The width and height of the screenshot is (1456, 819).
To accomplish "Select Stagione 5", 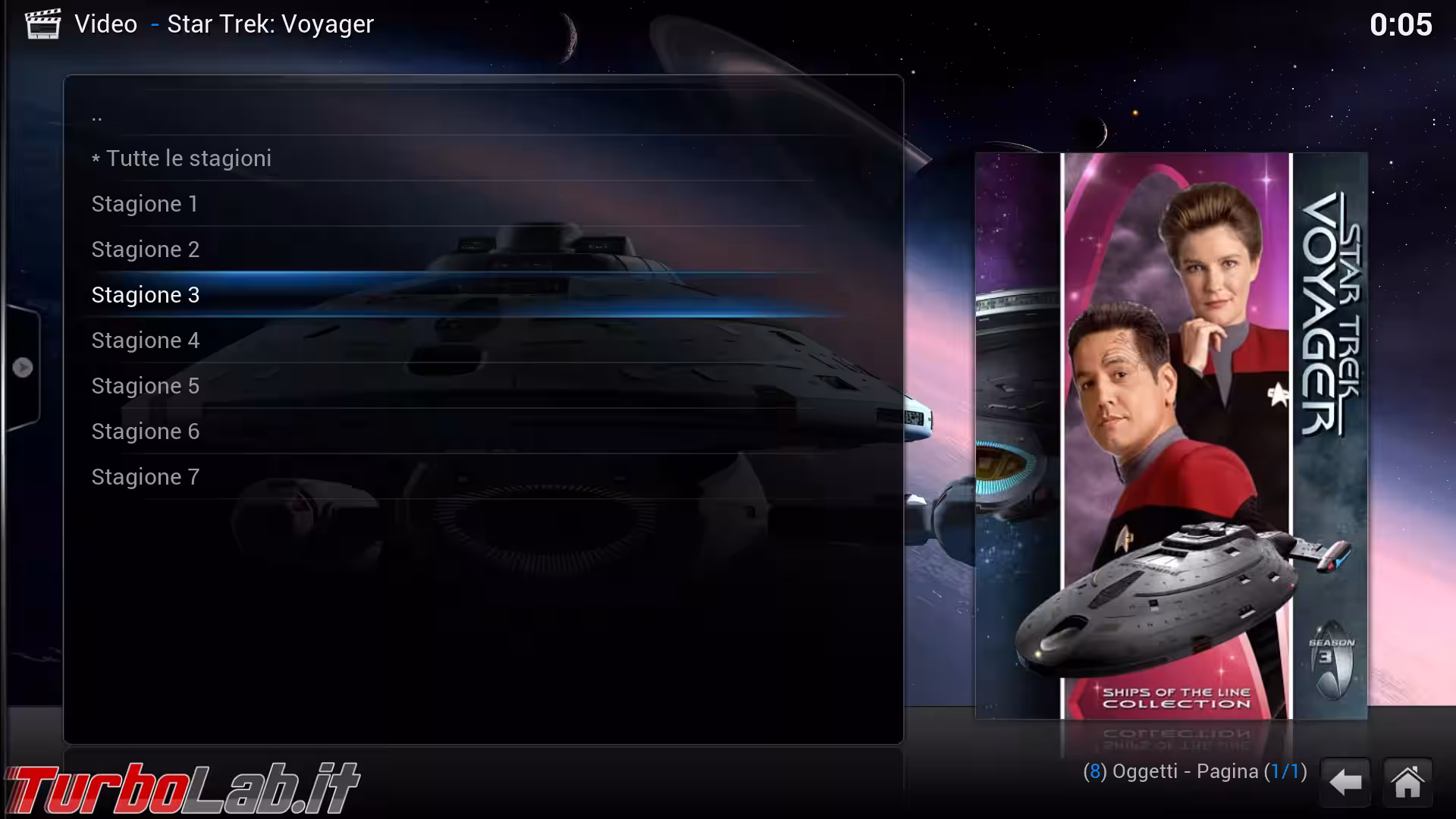I will (x=145, y=385).
